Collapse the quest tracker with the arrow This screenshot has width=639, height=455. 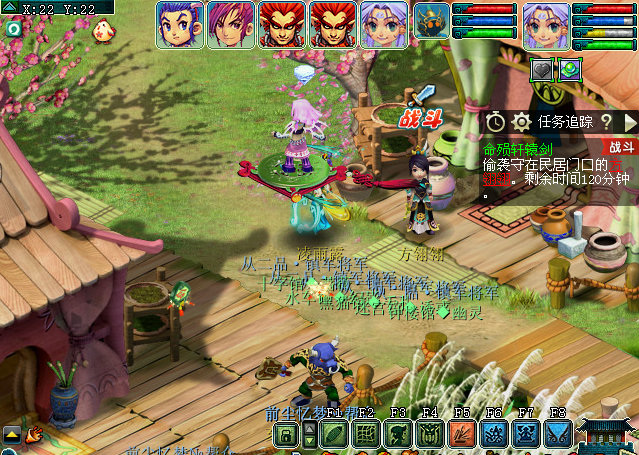point(630,122)
